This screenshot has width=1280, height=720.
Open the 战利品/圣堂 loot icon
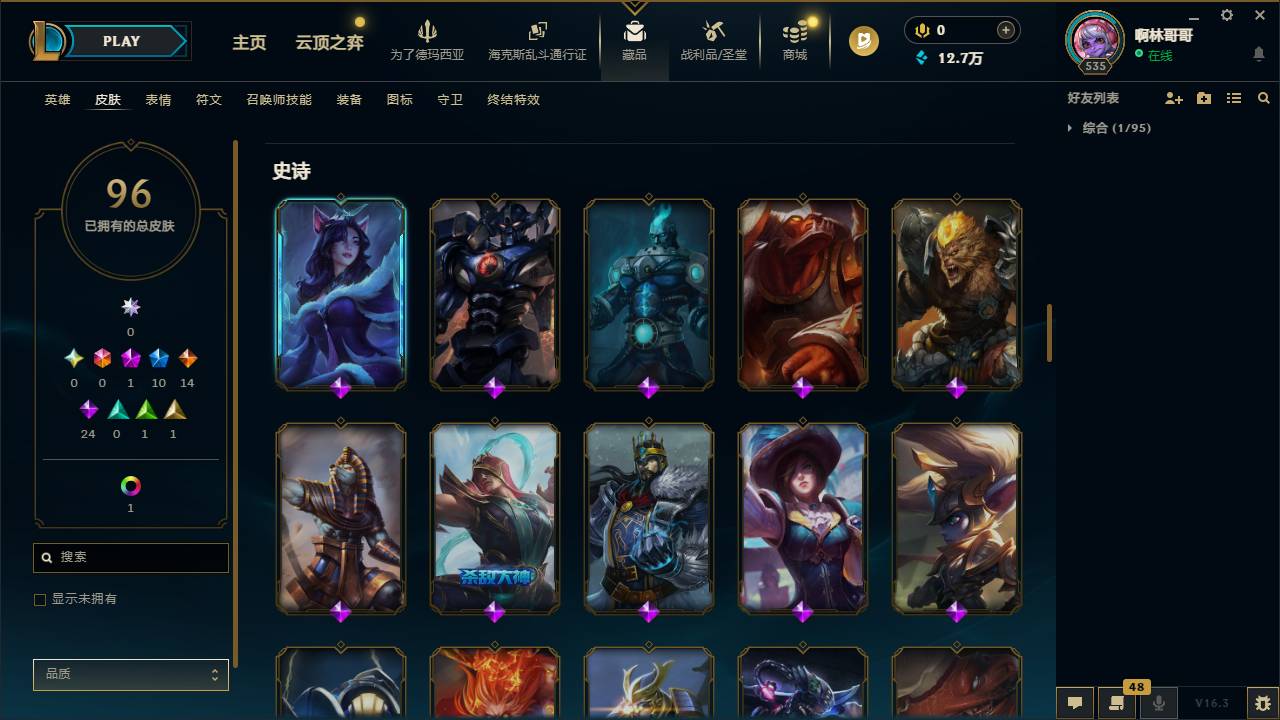point(713,30)
